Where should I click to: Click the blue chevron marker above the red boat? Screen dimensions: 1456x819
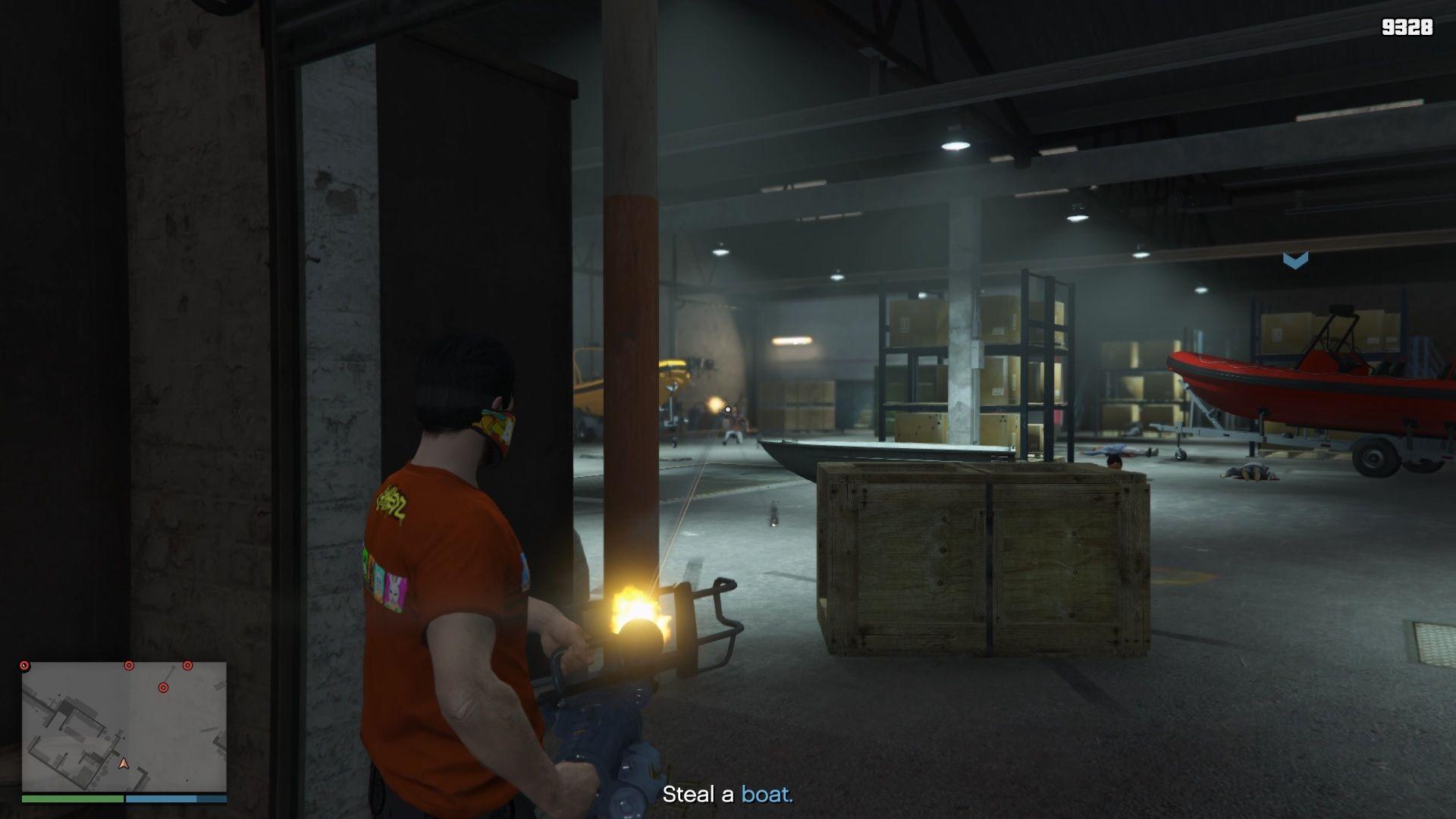pos(1295,260)
